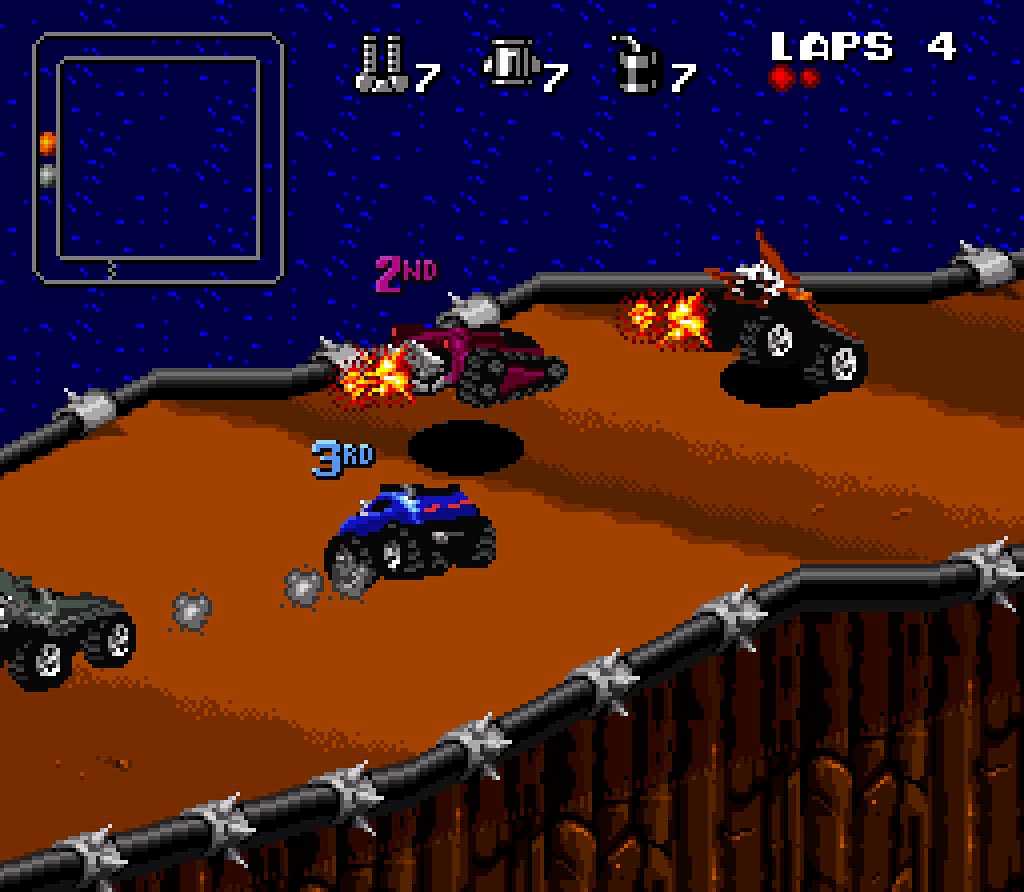
Task: Click the gray marker on the minimap
Action: (x=47, y=176)
